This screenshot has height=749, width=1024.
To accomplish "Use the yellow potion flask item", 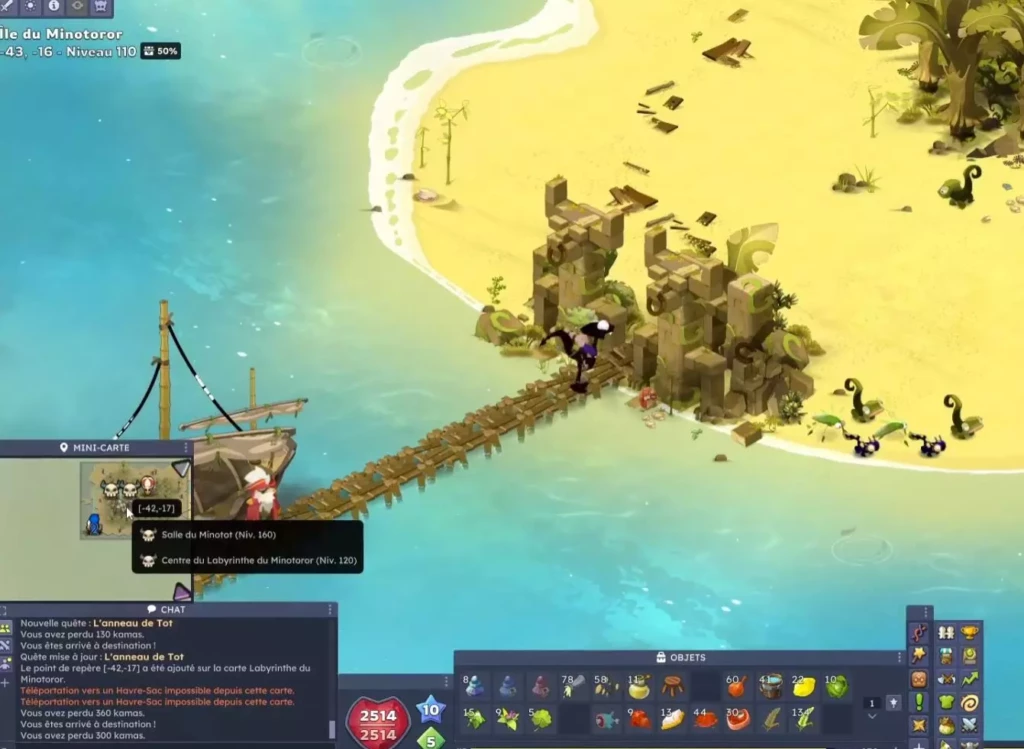I will [639, 687].
